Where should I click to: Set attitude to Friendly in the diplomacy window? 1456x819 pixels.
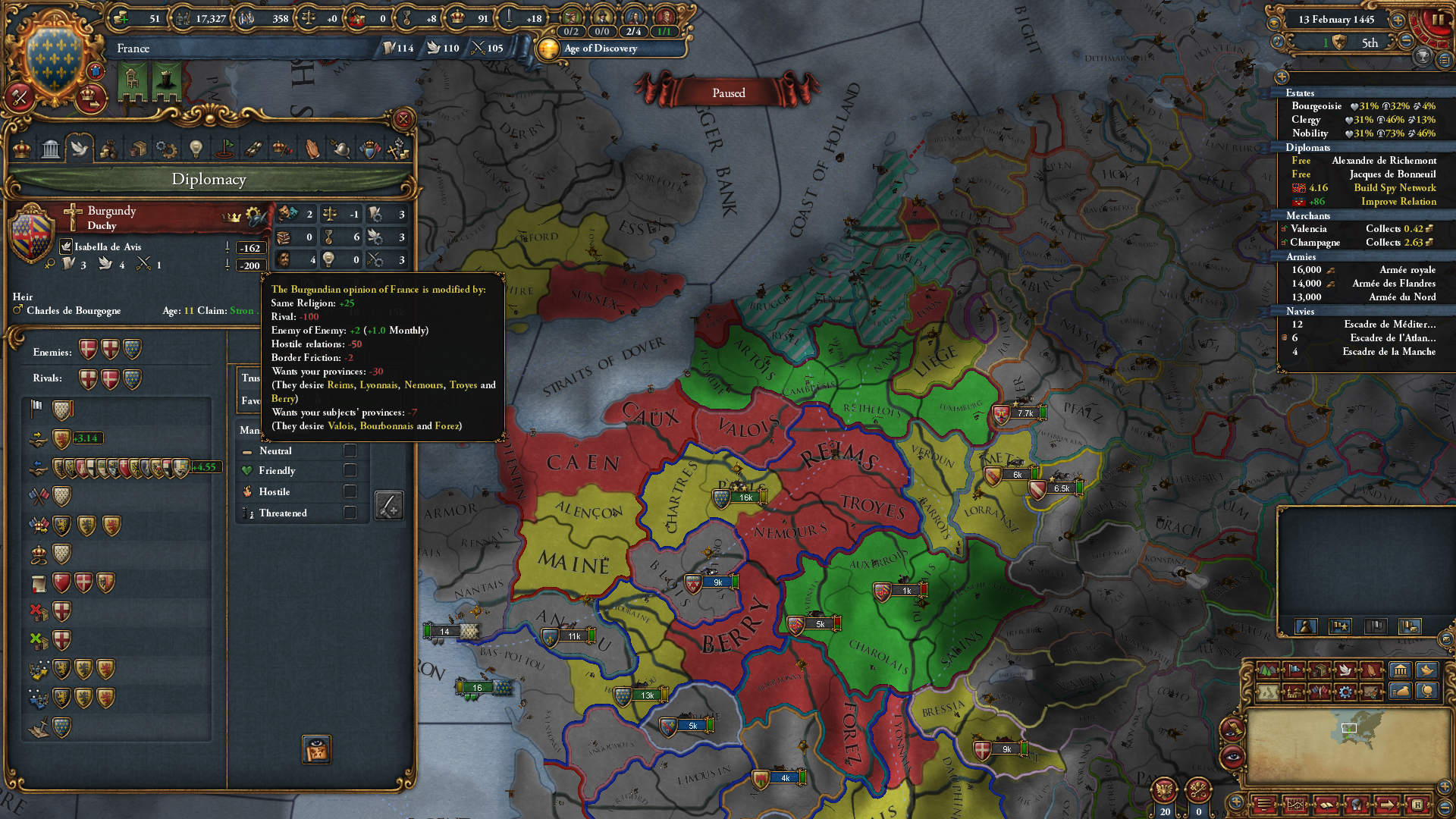pyautogui.click(x=350, y=470)
